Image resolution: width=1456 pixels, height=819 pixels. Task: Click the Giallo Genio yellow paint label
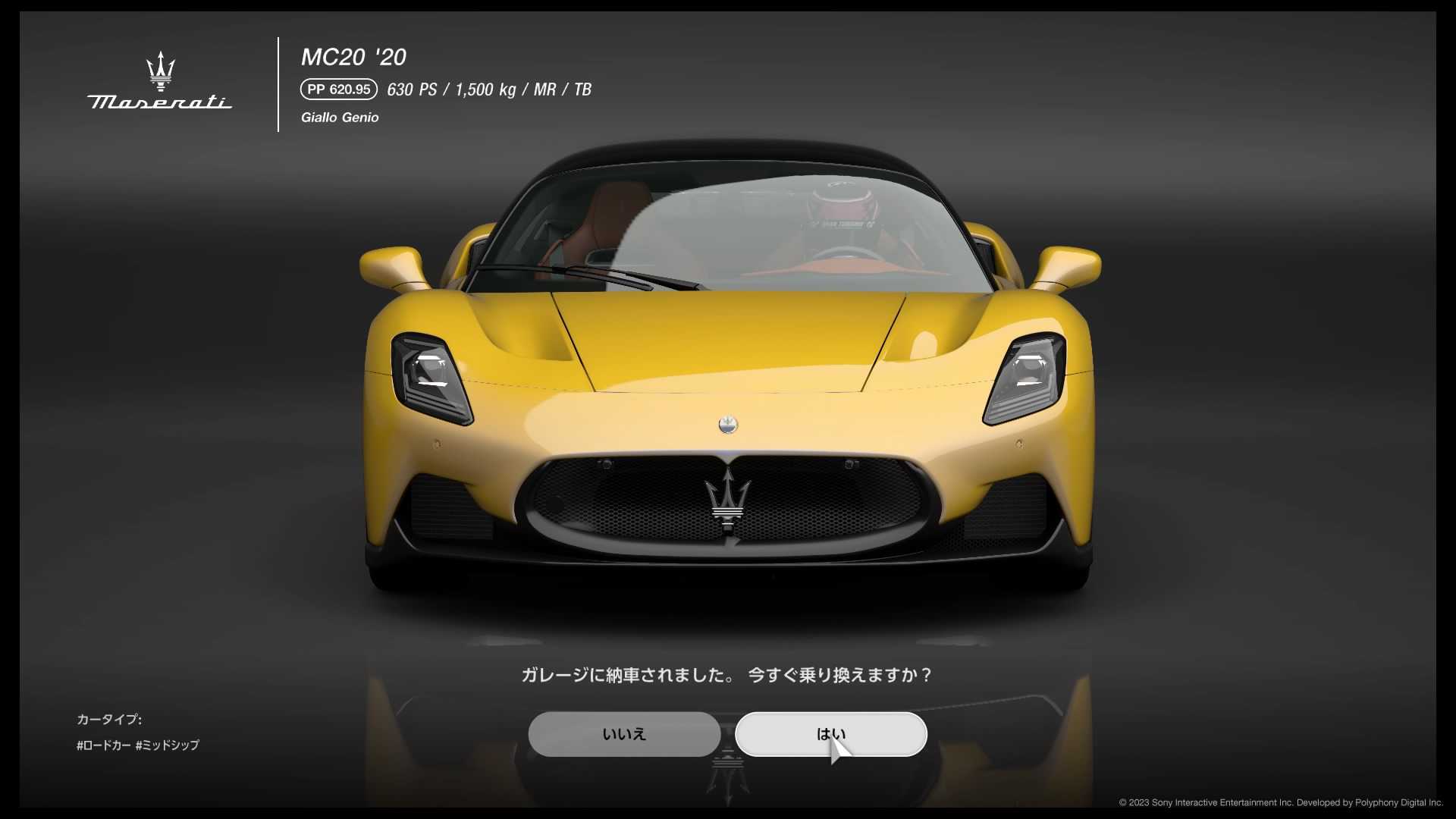coord(339,118)
